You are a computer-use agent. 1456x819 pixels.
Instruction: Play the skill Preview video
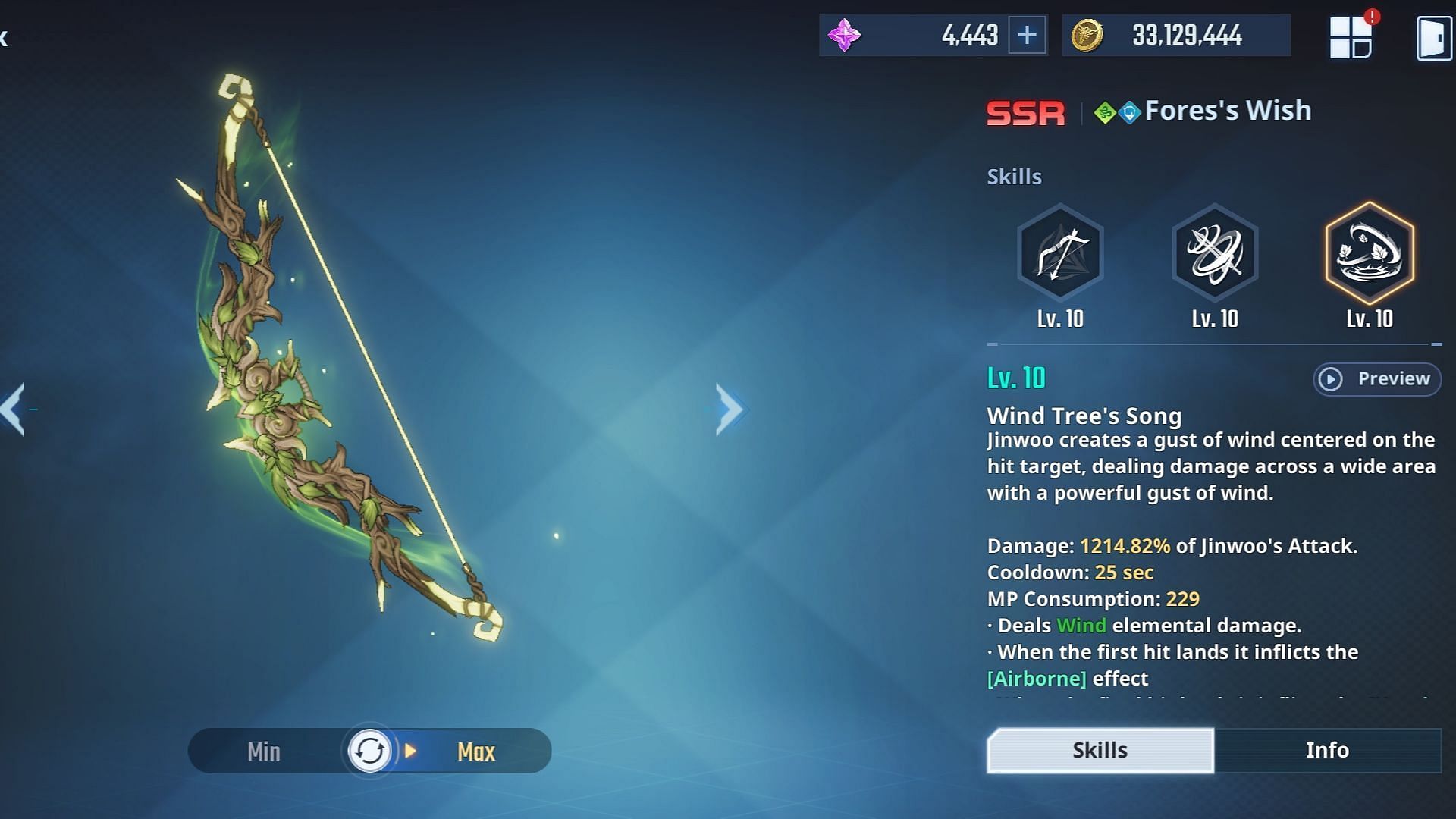coord(1376,378)
